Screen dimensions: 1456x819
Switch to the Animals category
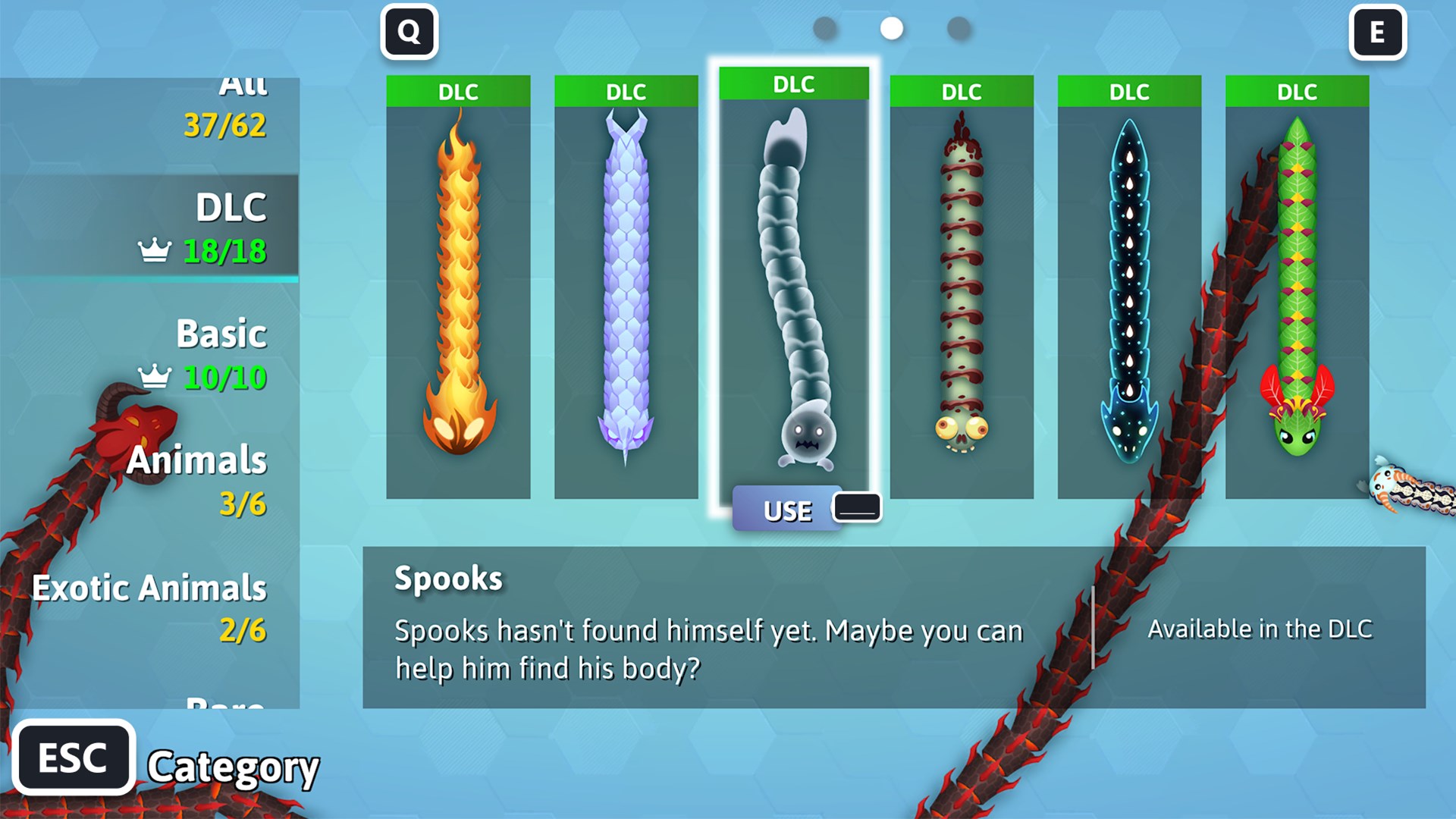coord(197,460)
